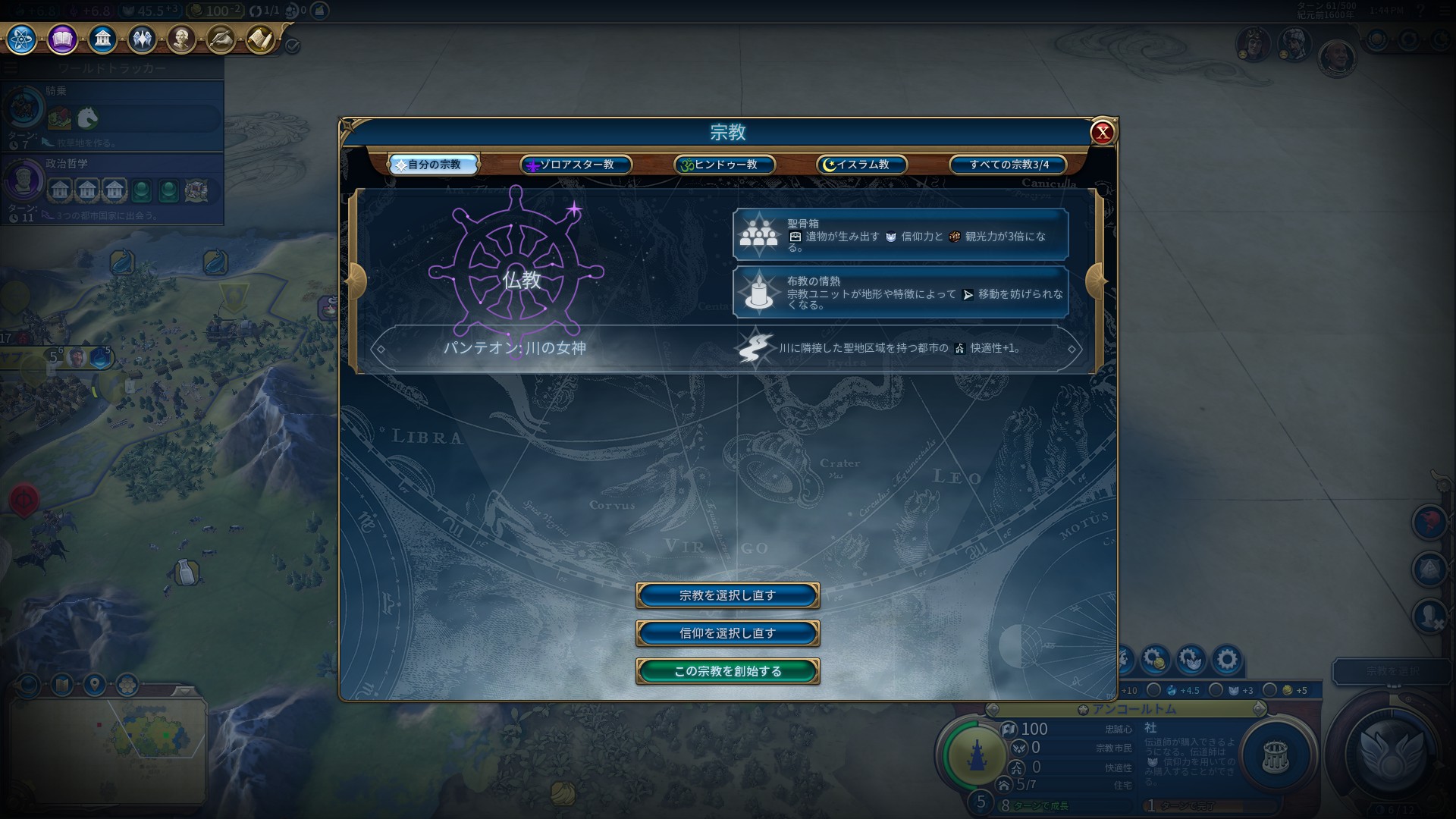1456x819 pixels.
Task: Open the civics tree book icon
Action: (x=62, y=39)
